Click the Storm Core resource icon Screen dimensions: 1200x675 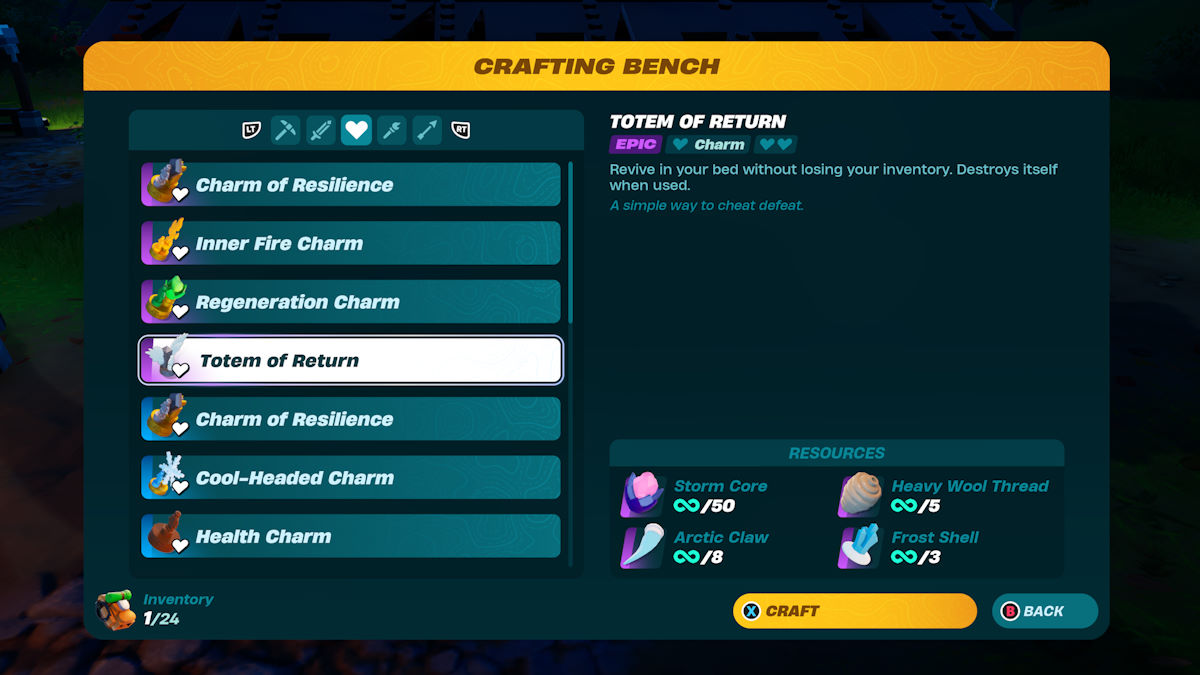tap(642, 495)
